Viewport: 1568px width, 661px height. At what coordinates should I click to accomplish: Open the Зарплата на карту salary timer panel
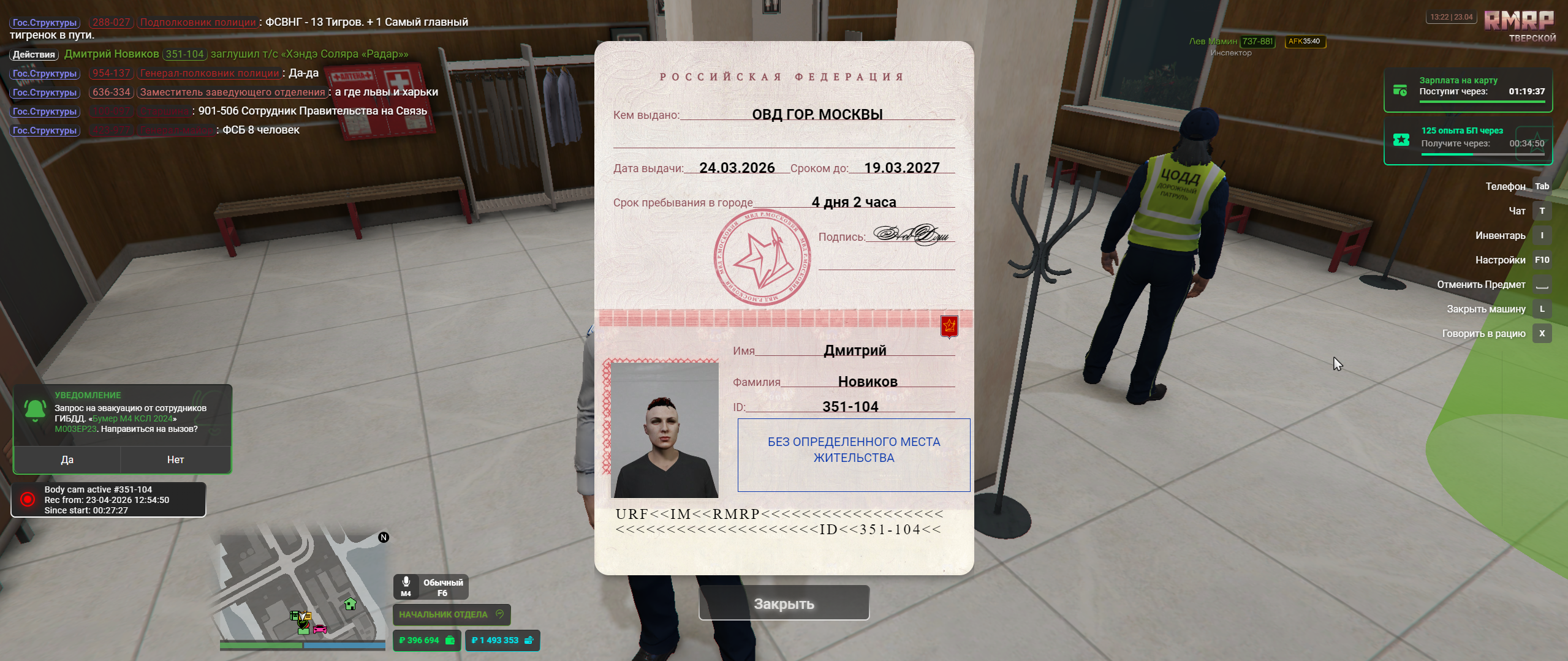pyautogui.click(x=1468, y=90)
